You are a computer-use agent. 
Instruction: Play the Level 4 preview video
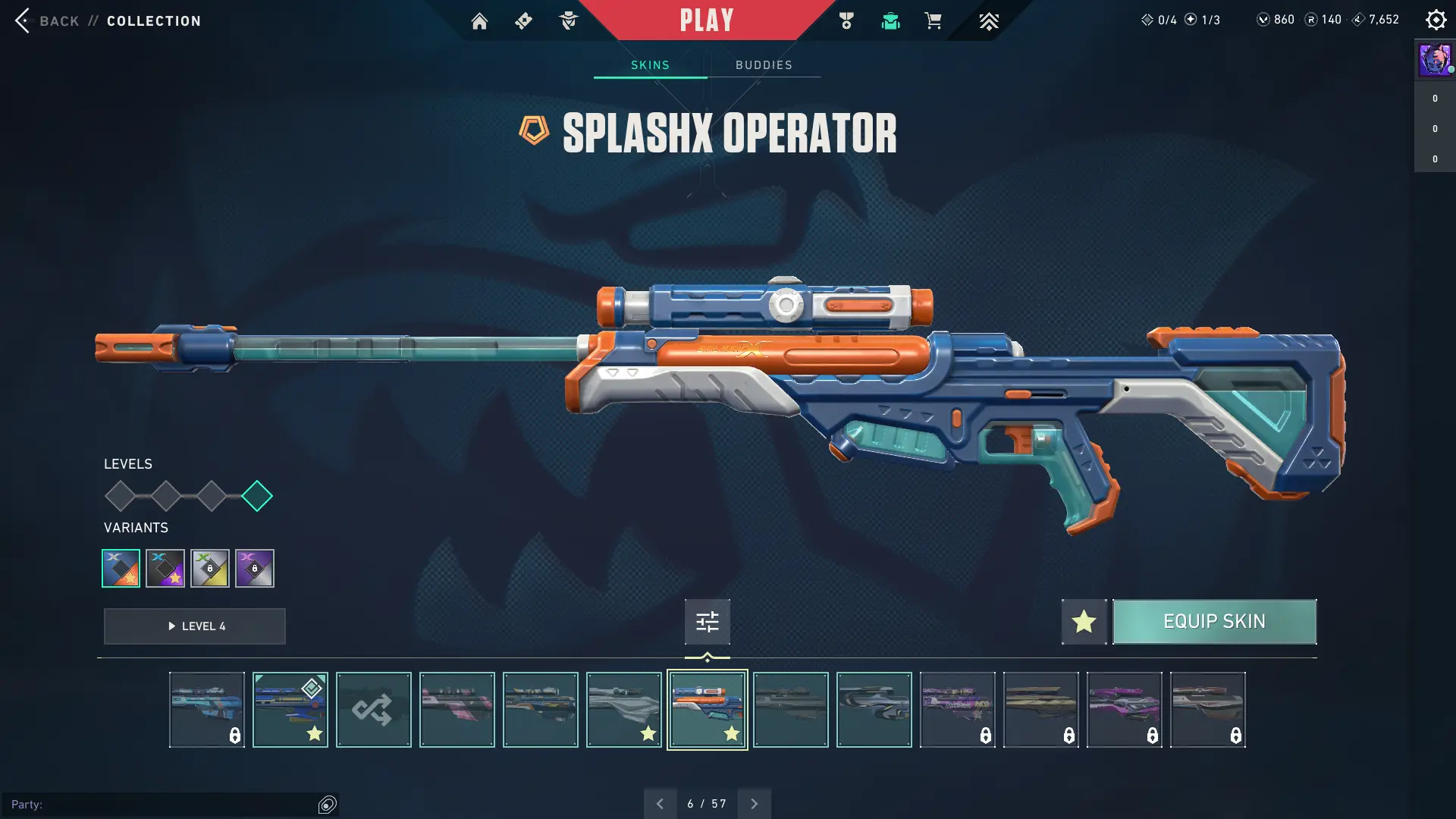(x=195, y=626)
